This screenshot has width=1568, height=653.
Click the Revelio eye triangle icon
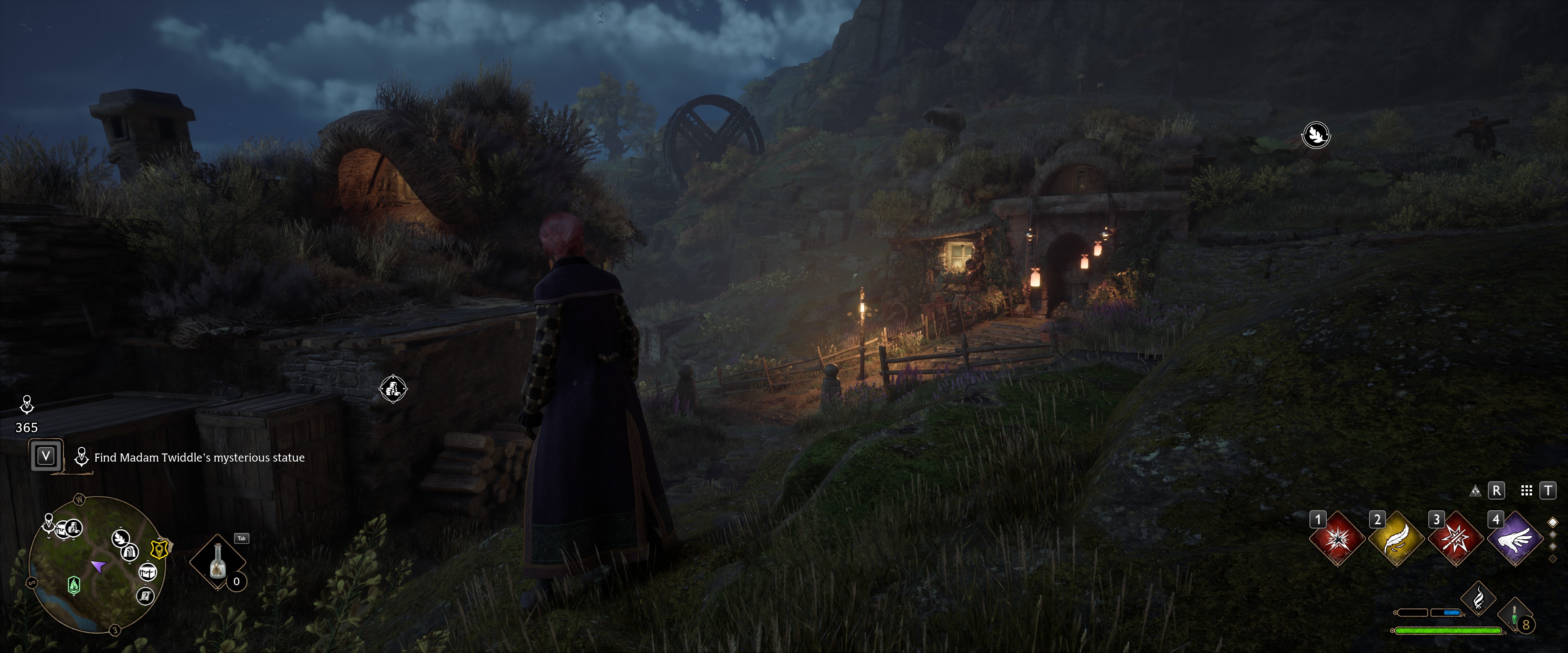1475,491
